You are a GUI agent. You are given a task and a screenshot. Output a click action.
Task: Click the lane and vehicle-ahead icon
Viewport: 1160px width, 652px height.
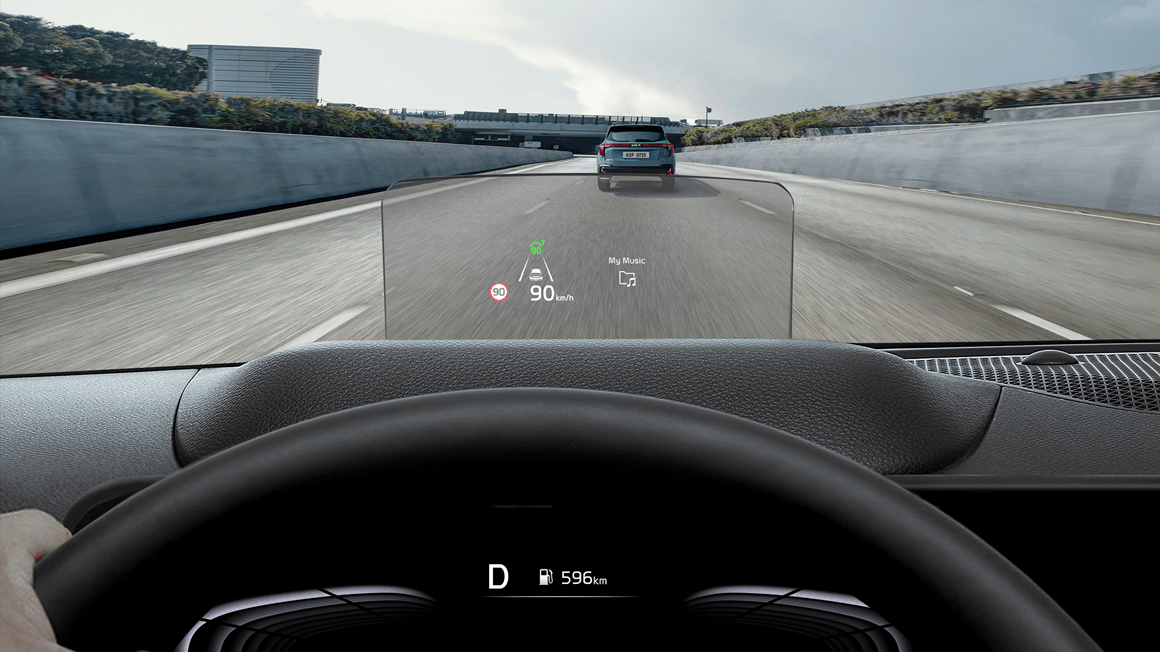click(537, 271)
